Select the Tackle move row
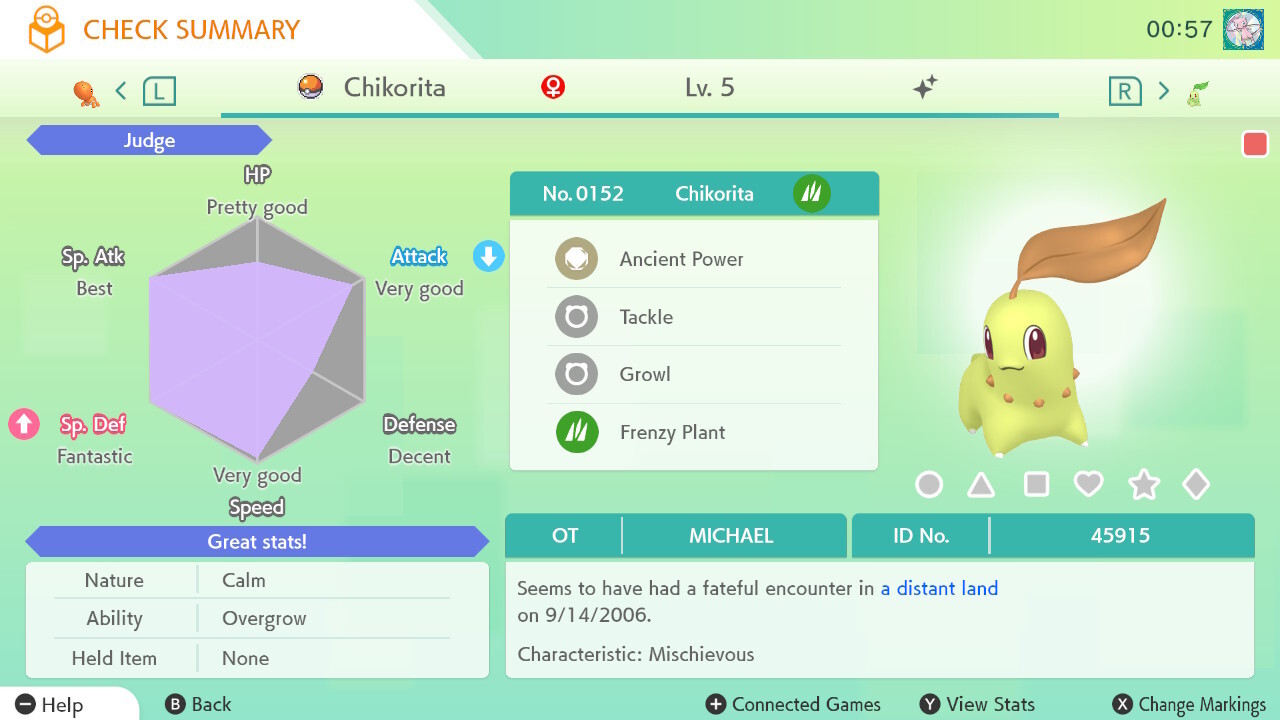Screen dimensions: 1280x720 click(646, 317)
